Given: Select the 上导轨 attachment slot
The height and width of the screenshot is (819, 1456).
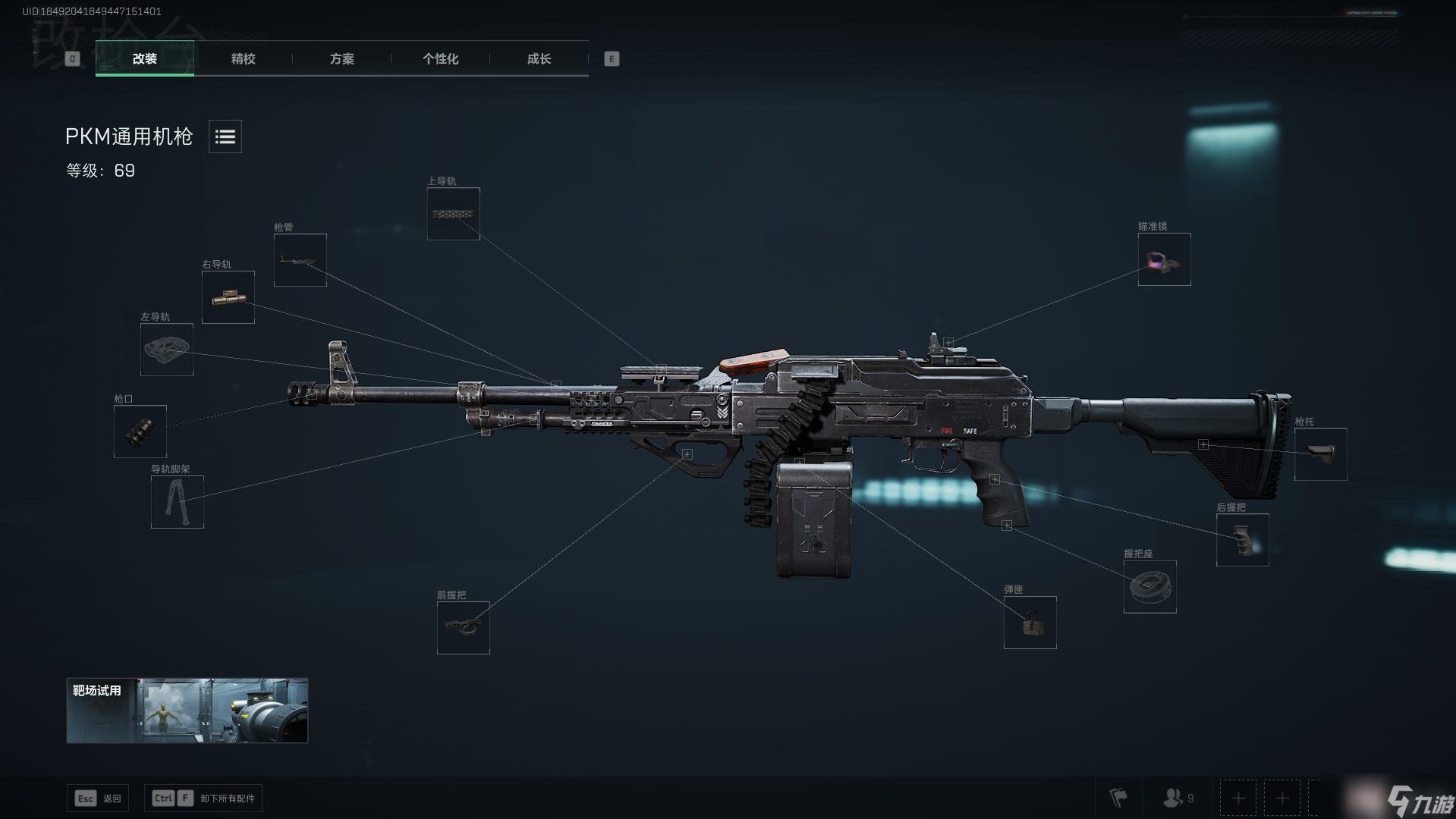Looking at the screenshot, I should [453, 214].
